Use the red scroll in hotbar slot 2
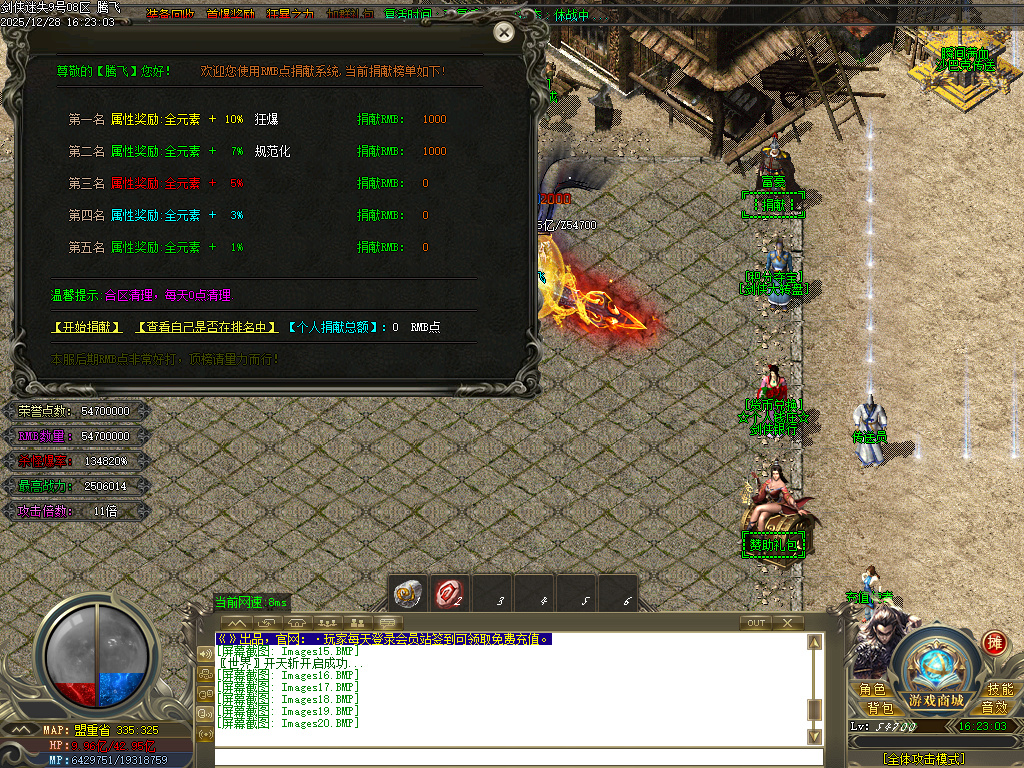The image size is (1024, 768). [x=449, y=595]
